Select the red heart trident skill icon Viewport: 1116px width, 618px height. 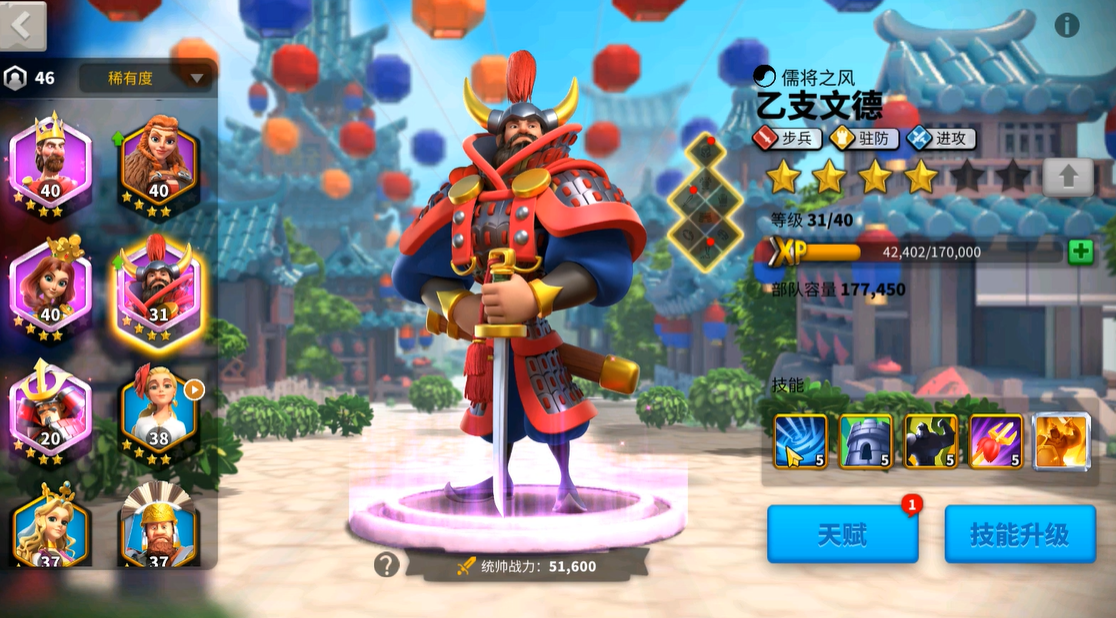pyautogui.click(x=996, y=441)
